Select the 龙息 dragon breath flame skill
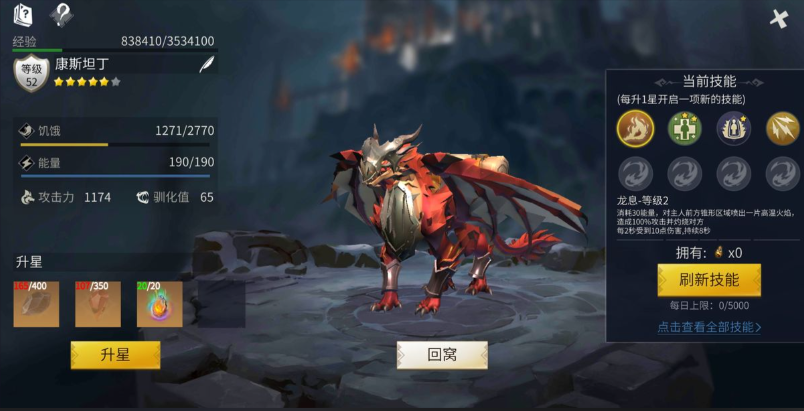Screen dimensions: 804x411 point(635,129)
